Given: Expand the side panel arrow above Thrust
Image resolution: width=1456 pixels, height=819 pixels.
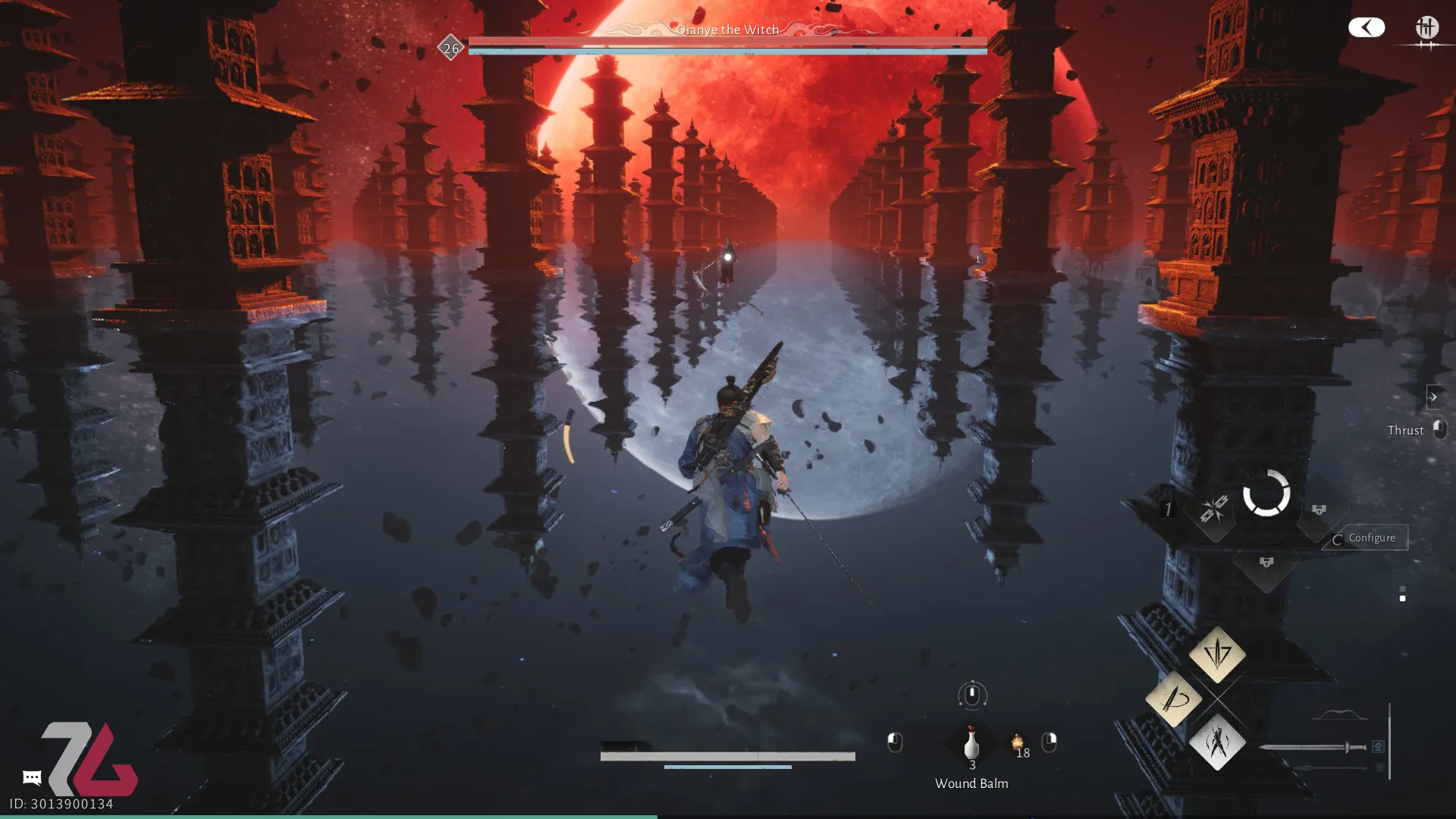Looking at the screenshot, I should [1433, 397].
